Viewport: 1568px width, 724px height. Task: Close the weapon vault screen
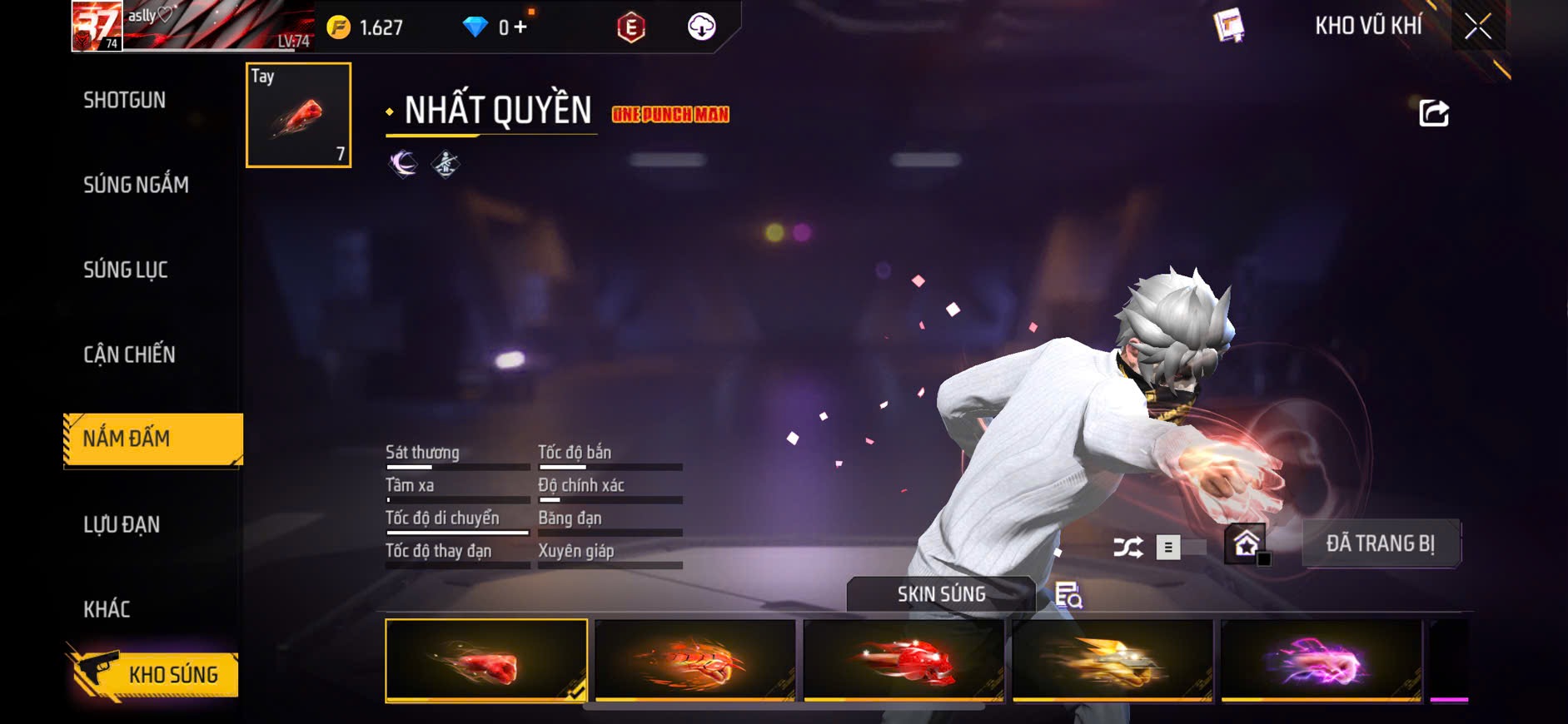point(1478,27)
